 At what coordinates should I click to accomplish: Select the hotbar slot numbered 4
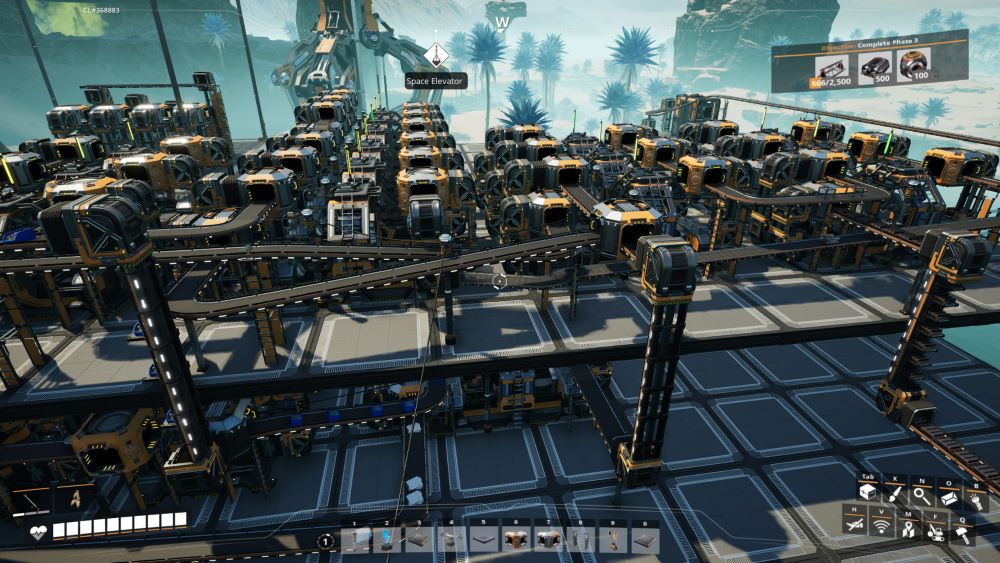tap(452, 540)
